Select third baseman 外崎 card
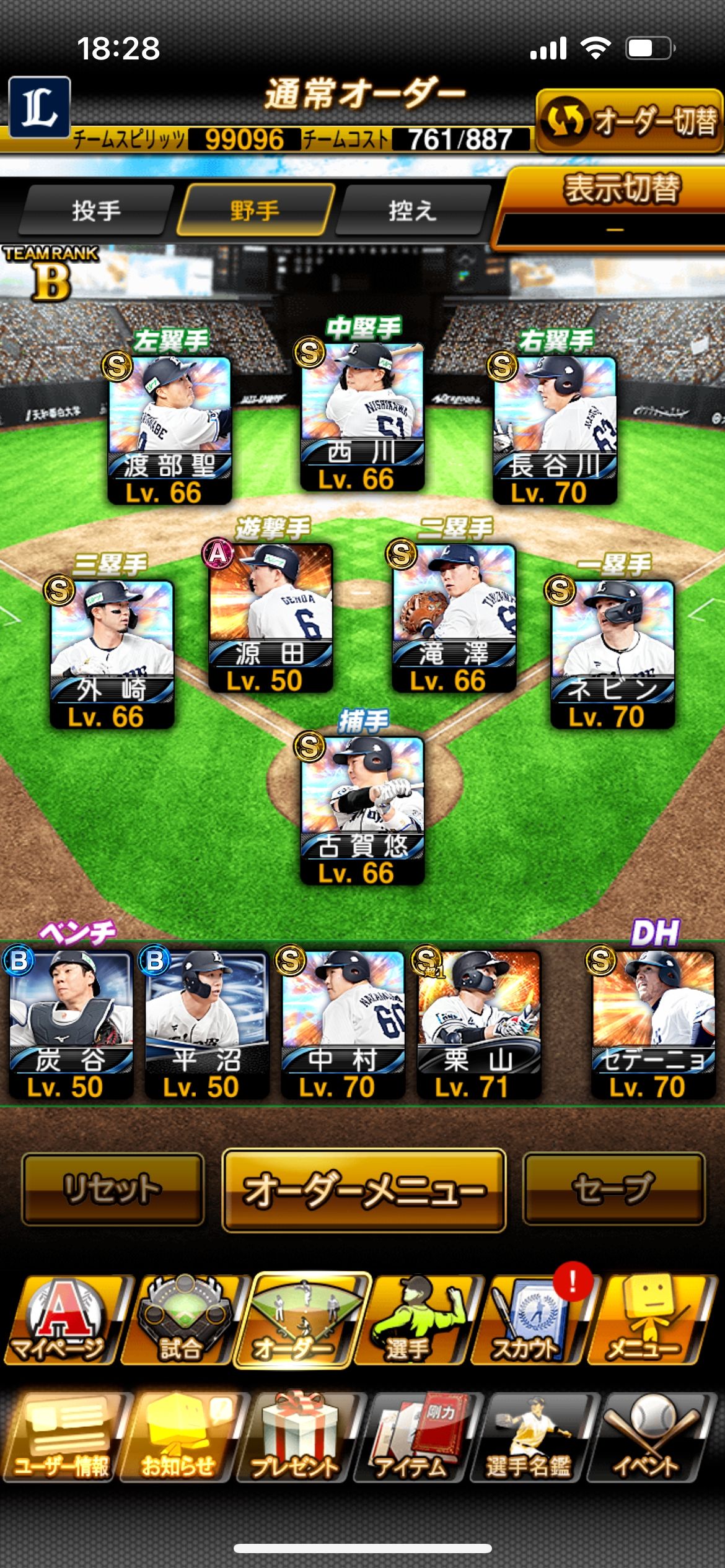This screenshot has width=725, height=1568. tap(112, 653)
